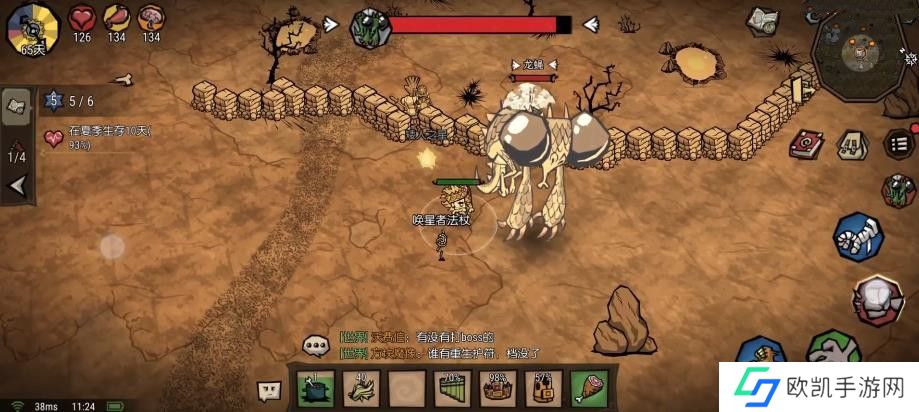Screen dimensions: 919x412
Task: Select the cut grass stack of 40
Action: 362,388
